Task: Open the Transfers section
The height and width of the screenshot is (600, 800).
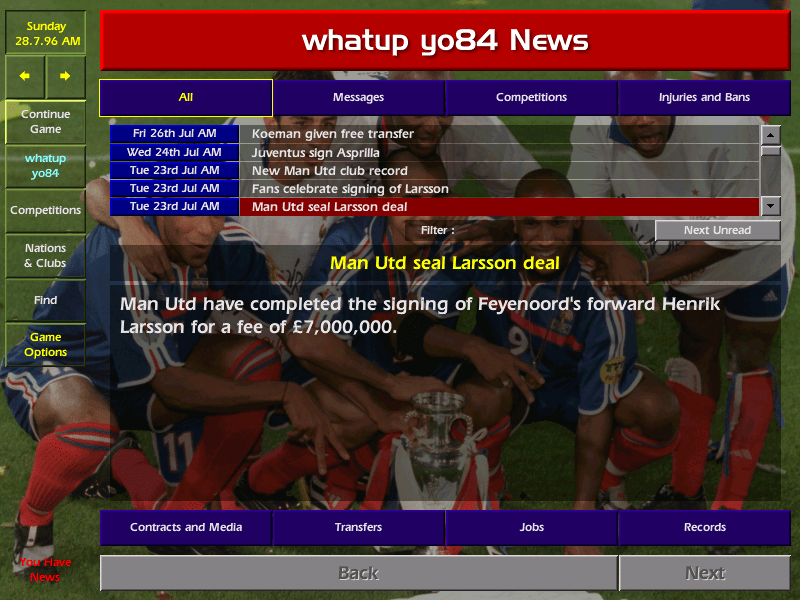Action: (x=358, y=527)
